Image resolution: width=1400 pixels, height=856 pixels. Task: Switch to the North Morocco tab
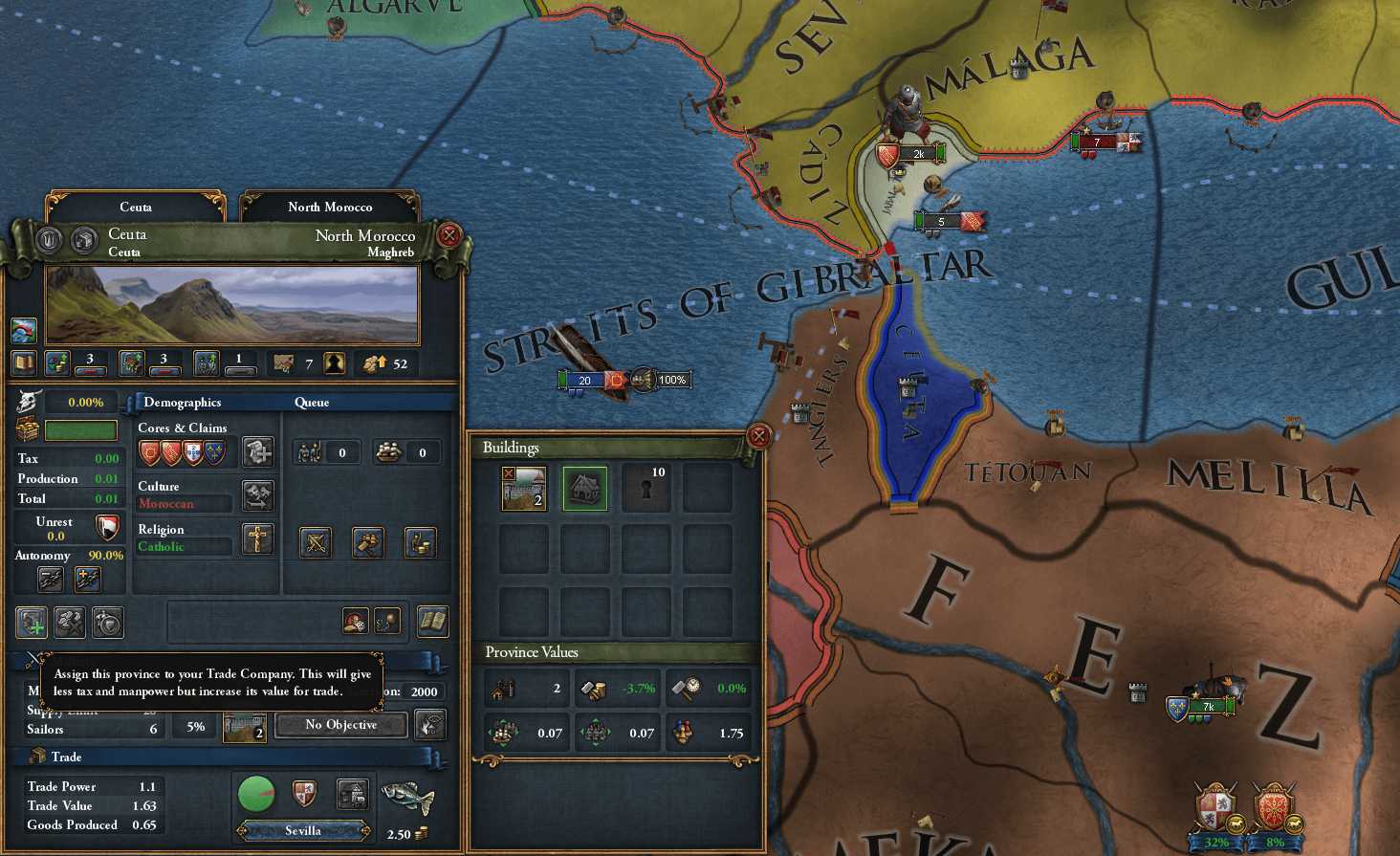pyautogui.click(x=330, y=207)
